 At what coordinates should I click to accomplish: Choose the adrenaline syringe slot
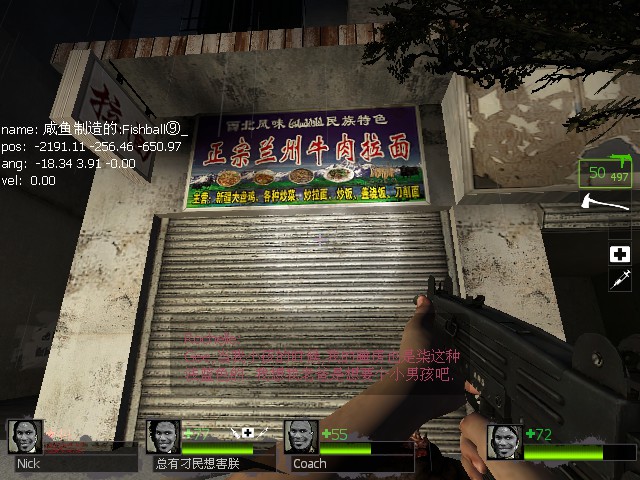619,280
